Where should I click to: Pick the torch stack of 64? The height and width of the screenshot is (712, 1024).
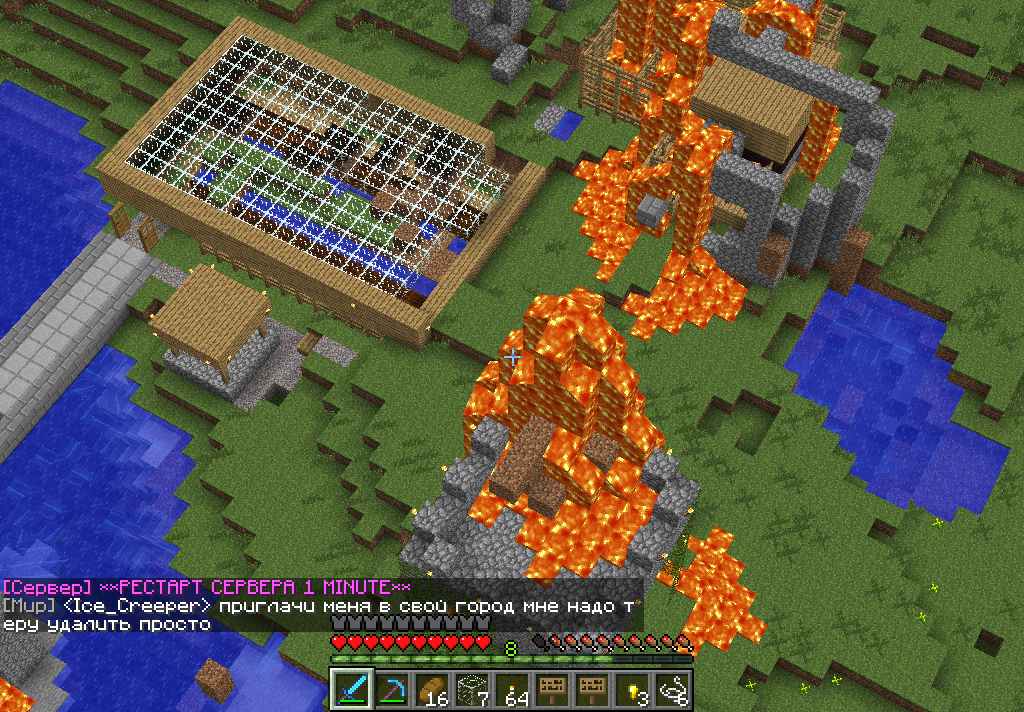tap(512, 689)
